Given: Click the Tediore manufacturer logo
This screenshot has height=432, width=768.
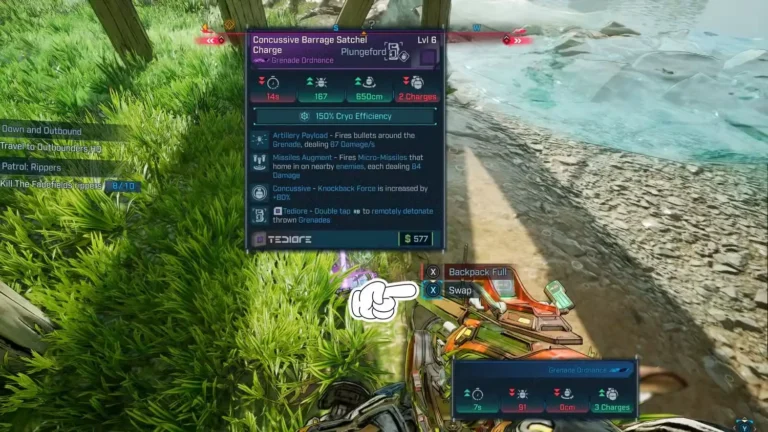Looking at the screenshot, I should coord(284,239).
